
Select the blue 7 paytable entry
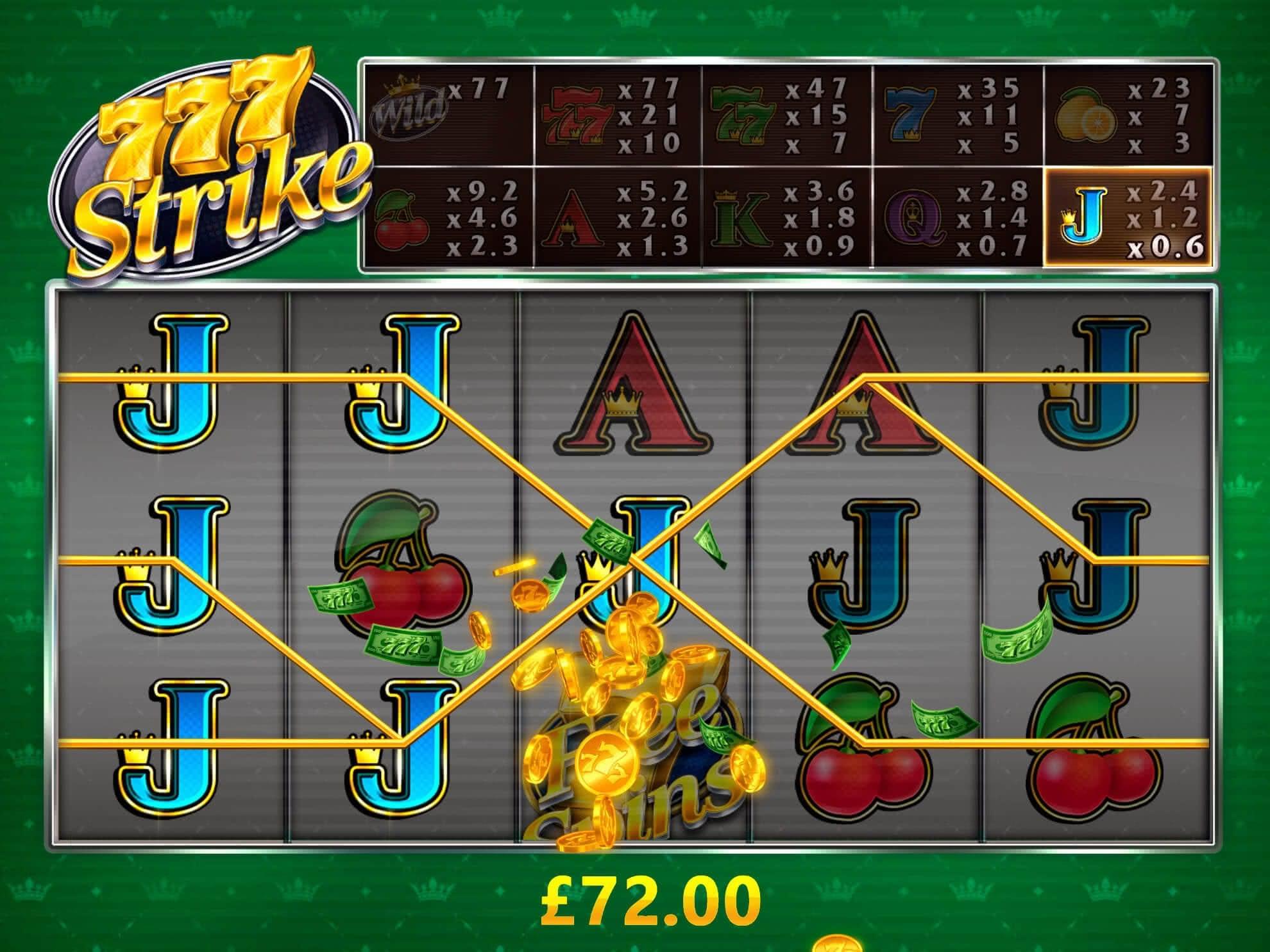tap(957, 115)
